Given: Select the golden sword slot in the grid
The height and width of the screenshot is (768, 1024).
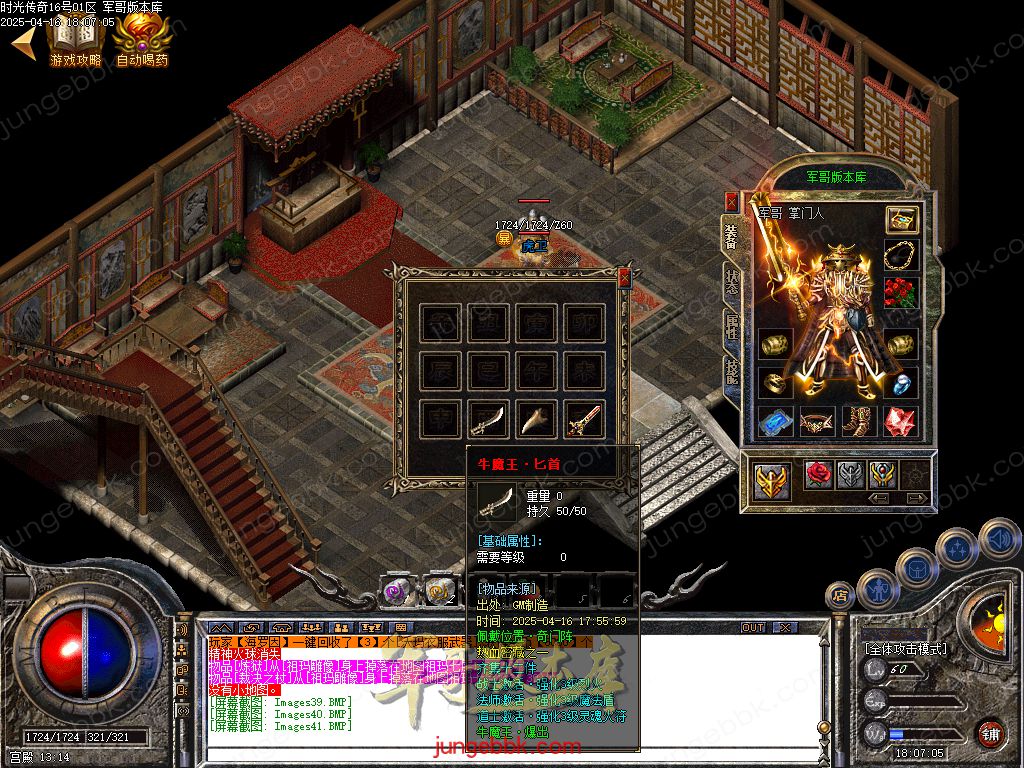Looking at the screenshot, I should click(585, 420).
